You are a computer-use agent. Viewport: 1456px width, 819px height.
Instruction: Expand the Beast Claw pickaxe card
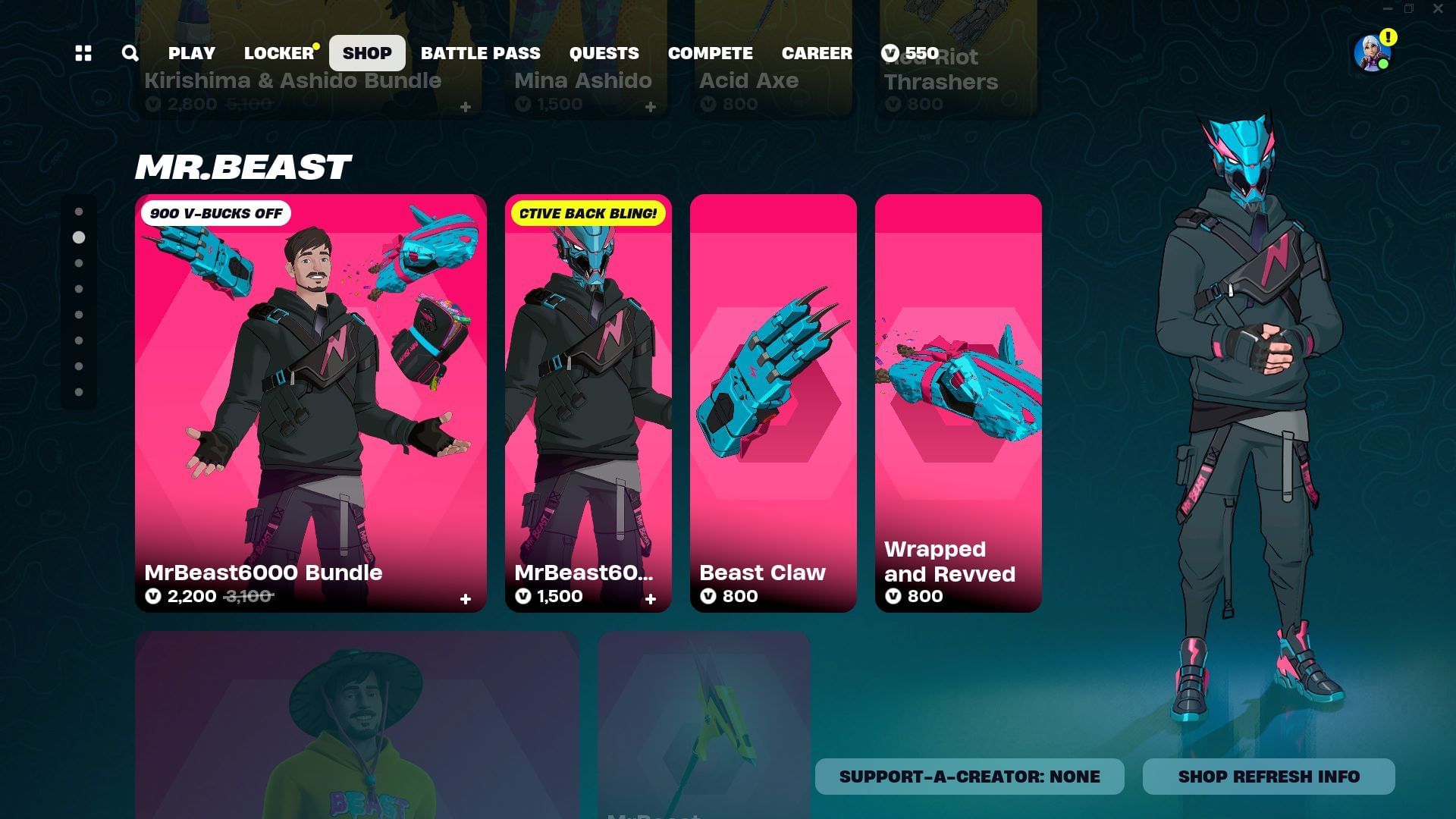(773, 402)
